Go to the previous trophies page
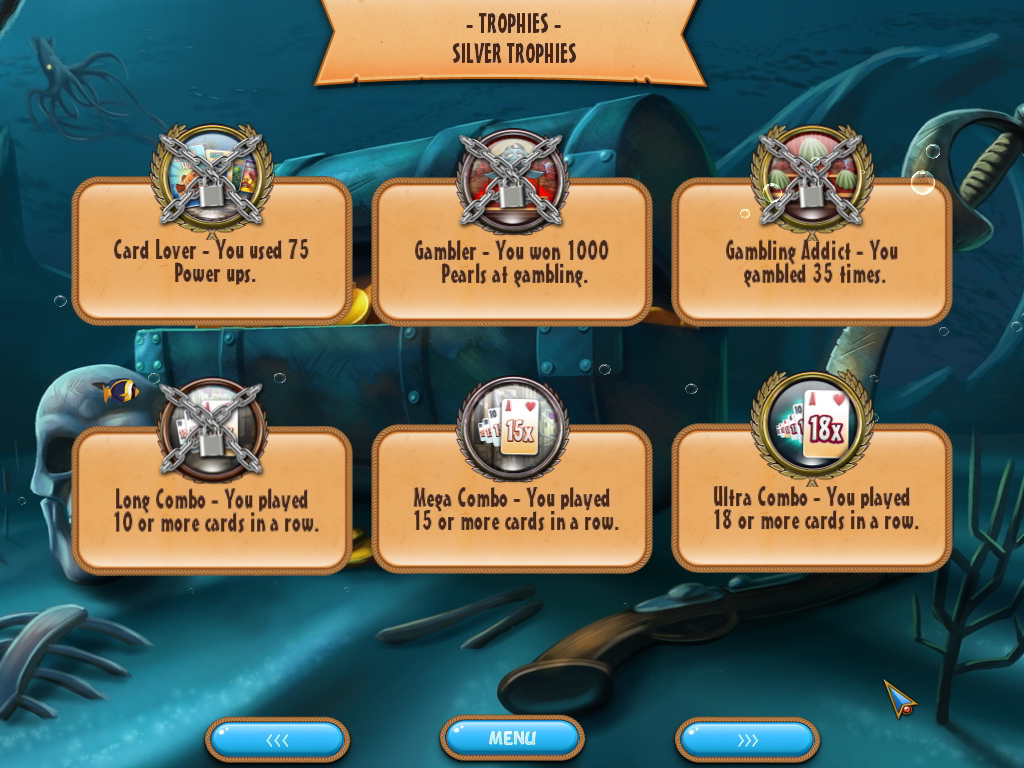 (277, 740)
